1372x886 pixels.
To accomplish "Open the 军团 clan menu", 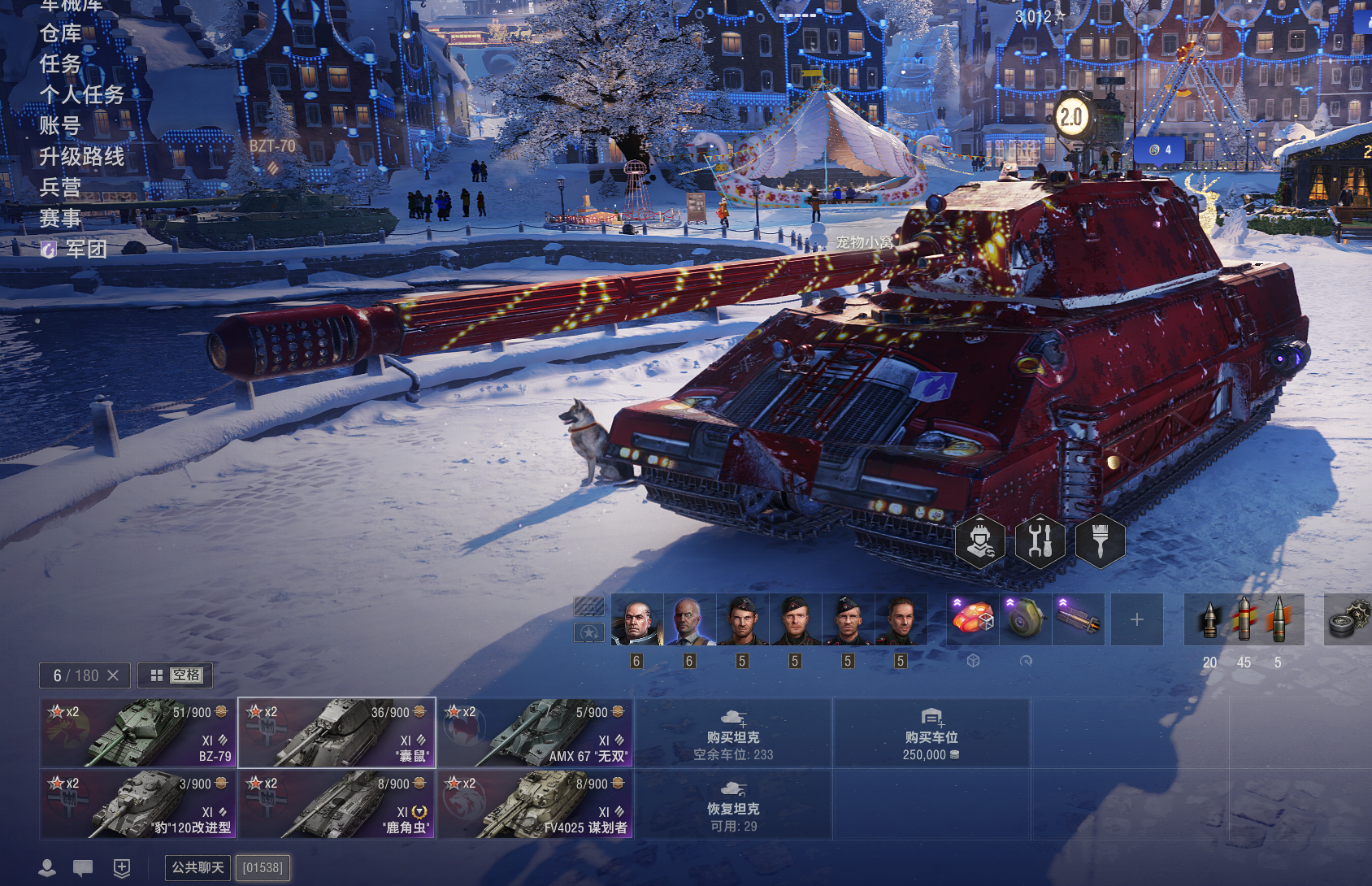I will tap(85, 250).
